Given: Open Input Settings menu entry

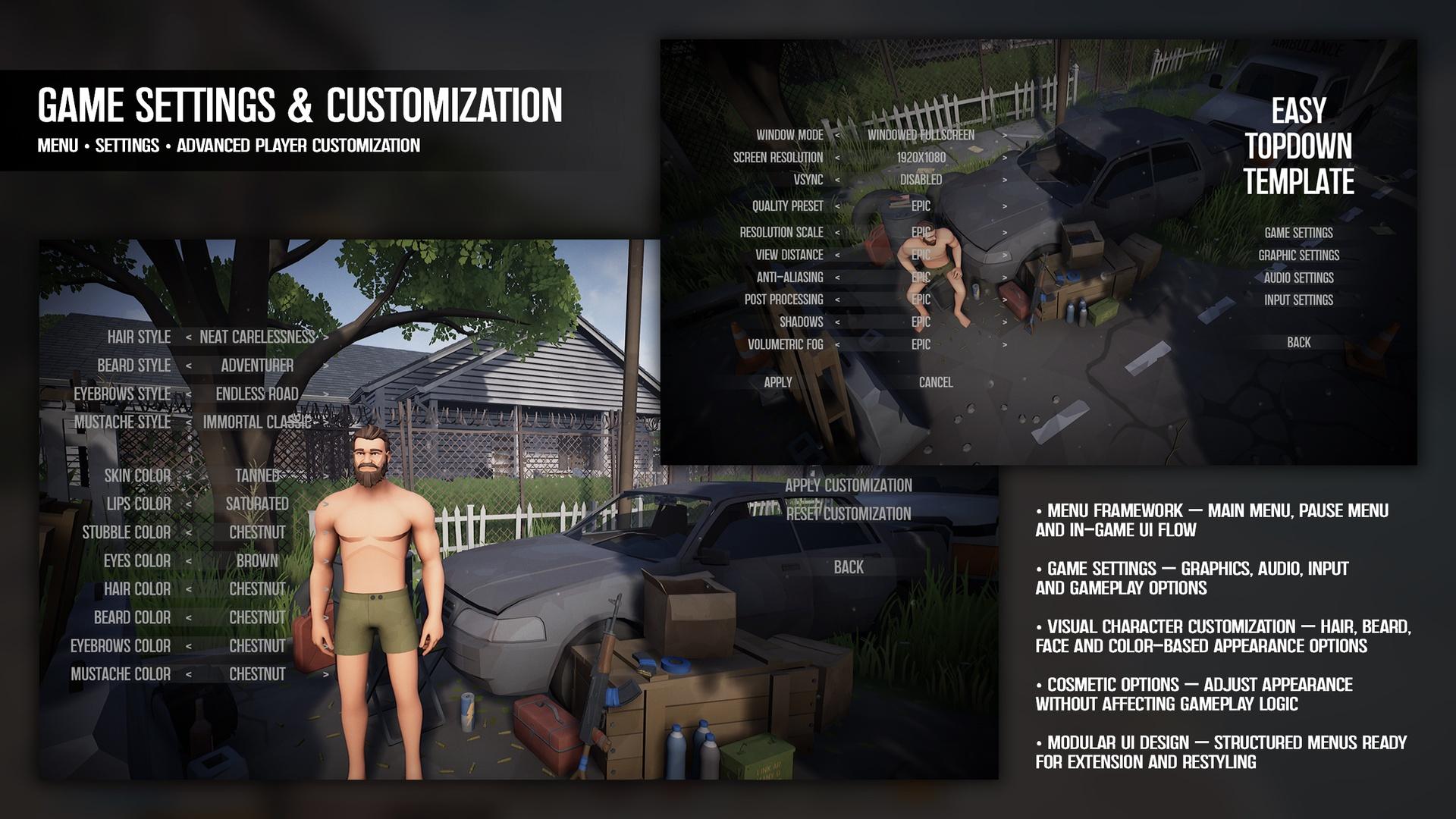Looking at the screenshot, I should coord(1298,300).
